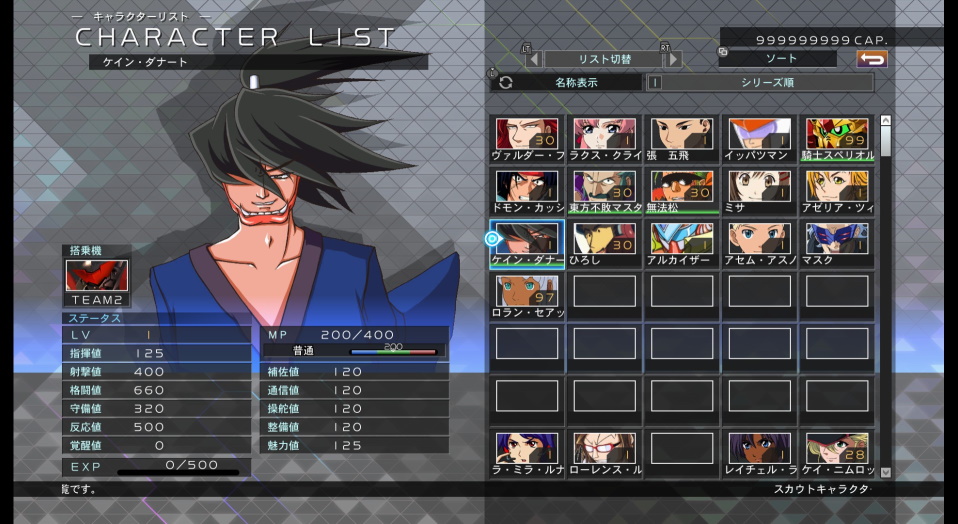Image resolution: width=958 pixels, height=524 pixels.
Task: Open the series order (シリーズ順) dropdown
Action: pyautogui.click(x=766, y=83)
